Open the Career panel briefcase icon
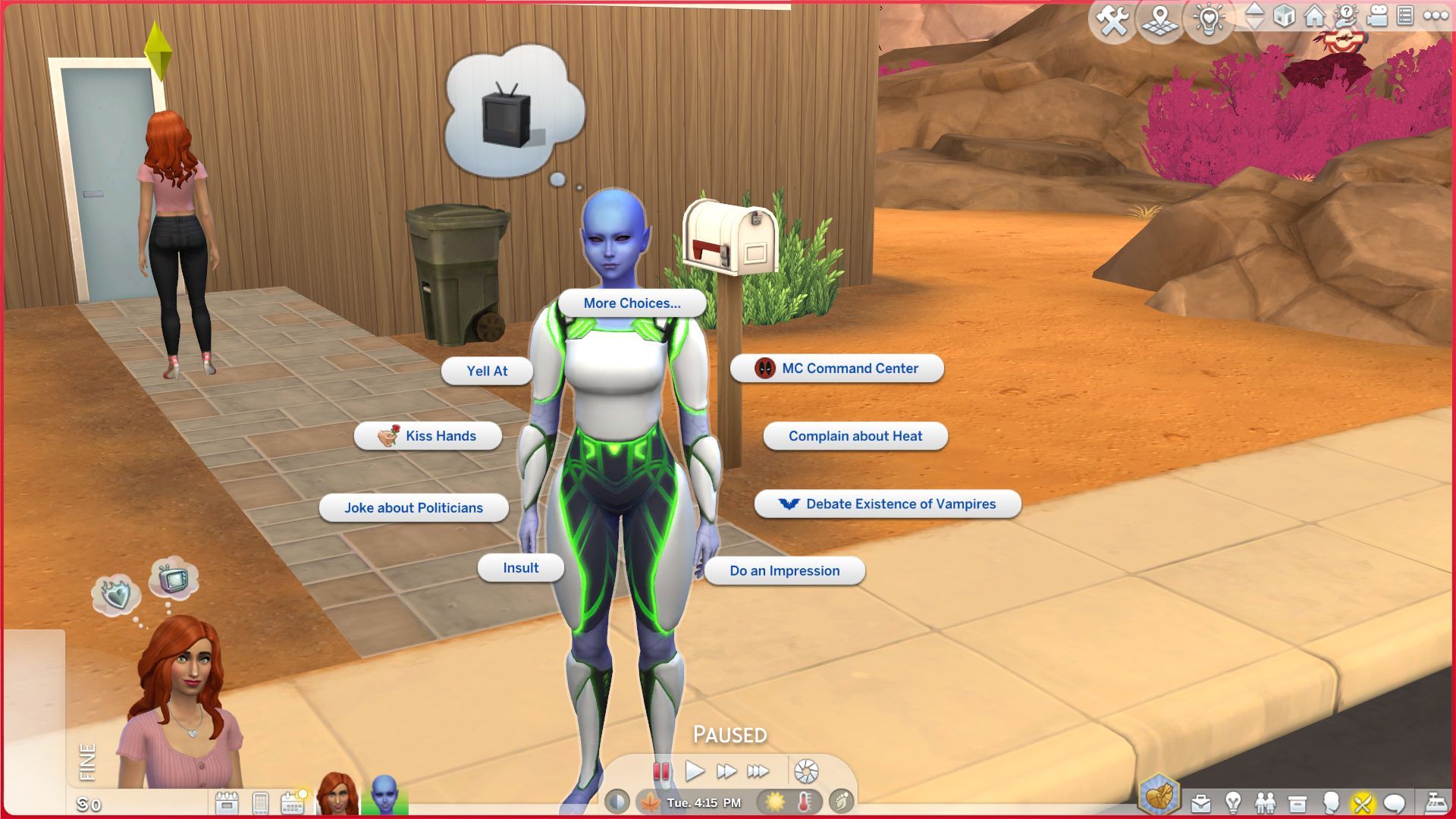This screenshot has width=1456, height=819. pyautogui.click(x=1200, y=801)
